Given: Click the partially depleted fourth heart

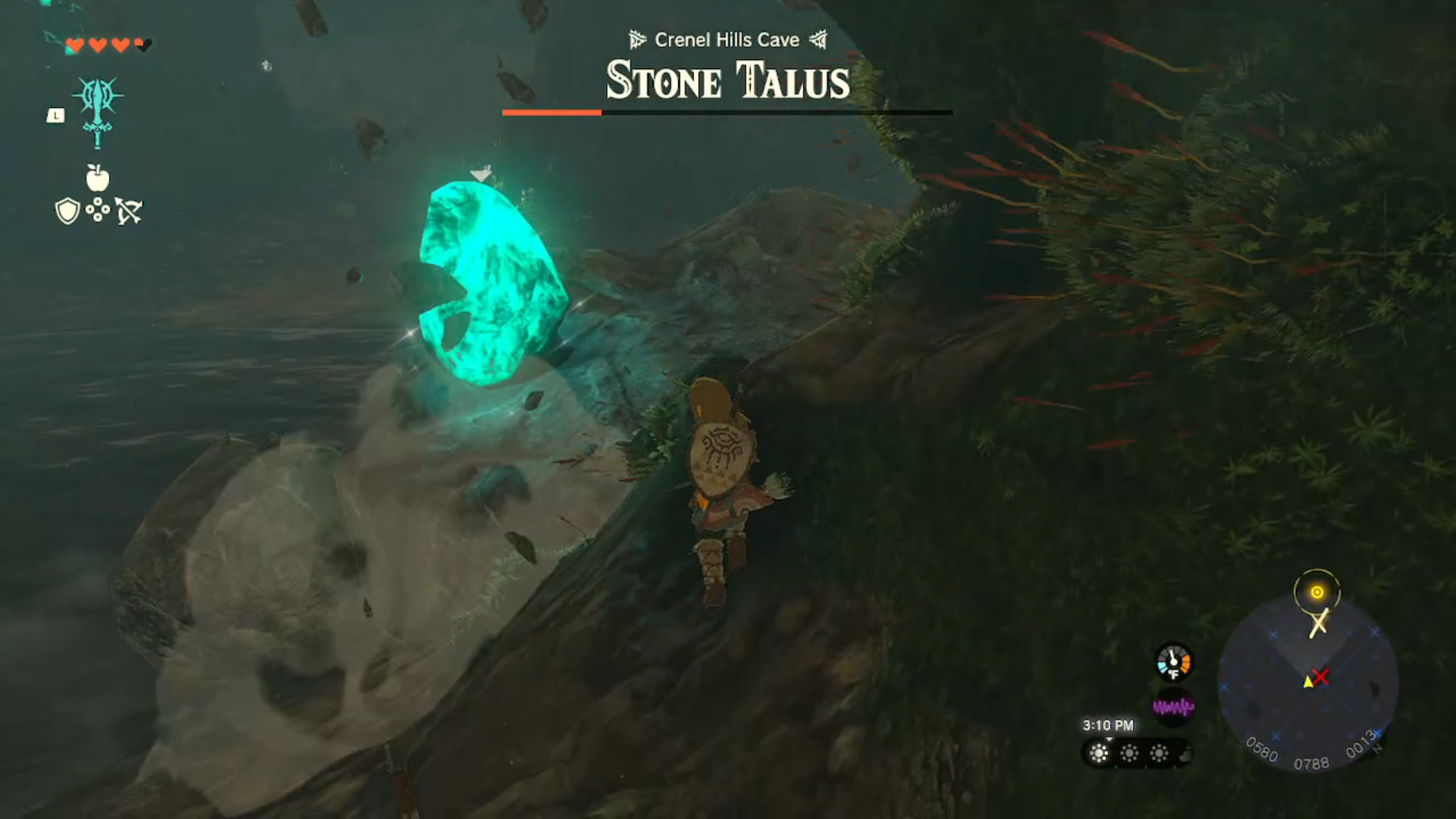Looking at the screenshot, I should [x=139, y=45].
